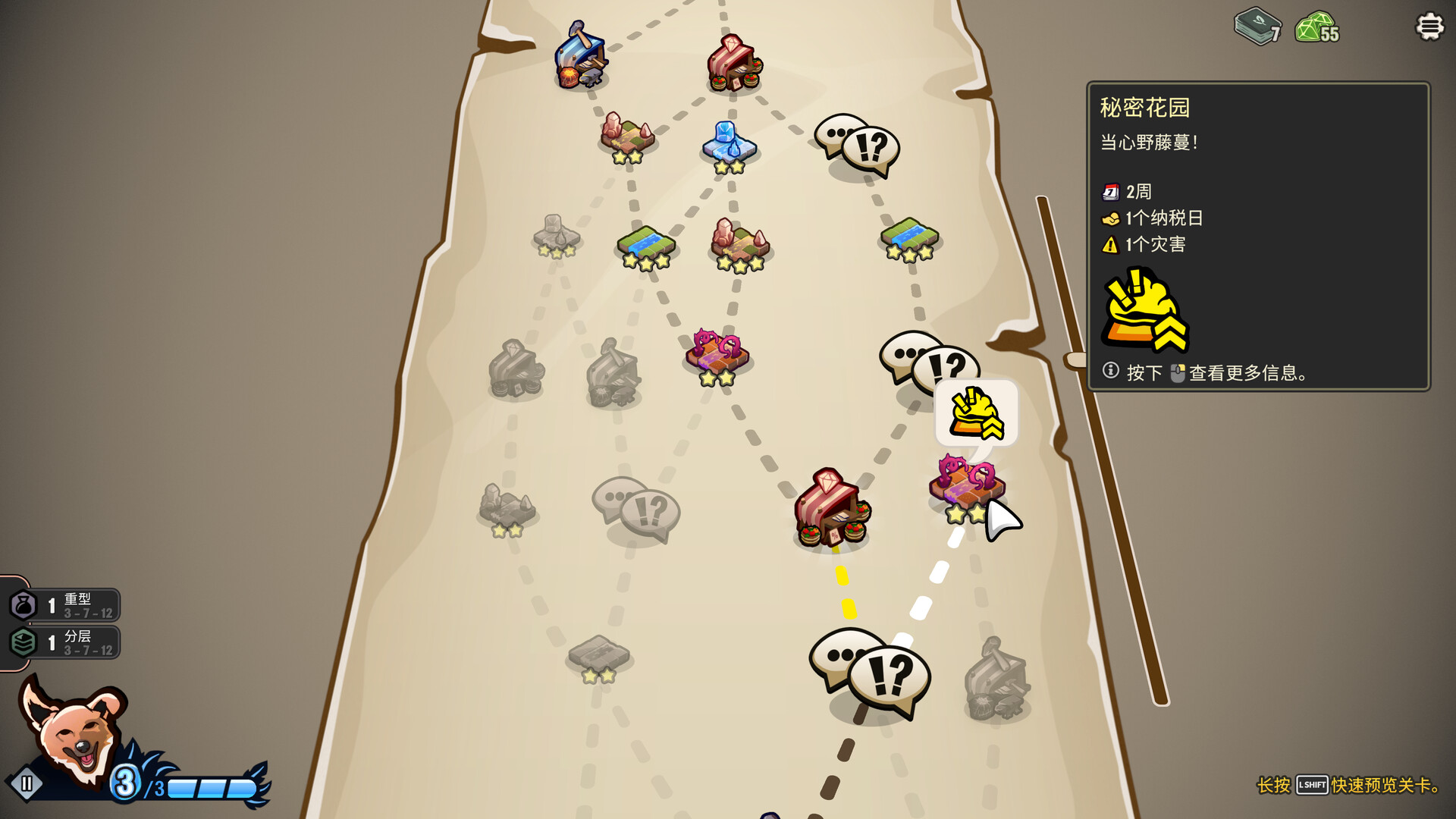Choose the ice crystal level node
Image resolution: width=1456 pixels, height=819 pixels.
pyautogui.click(x=729, y=144)
